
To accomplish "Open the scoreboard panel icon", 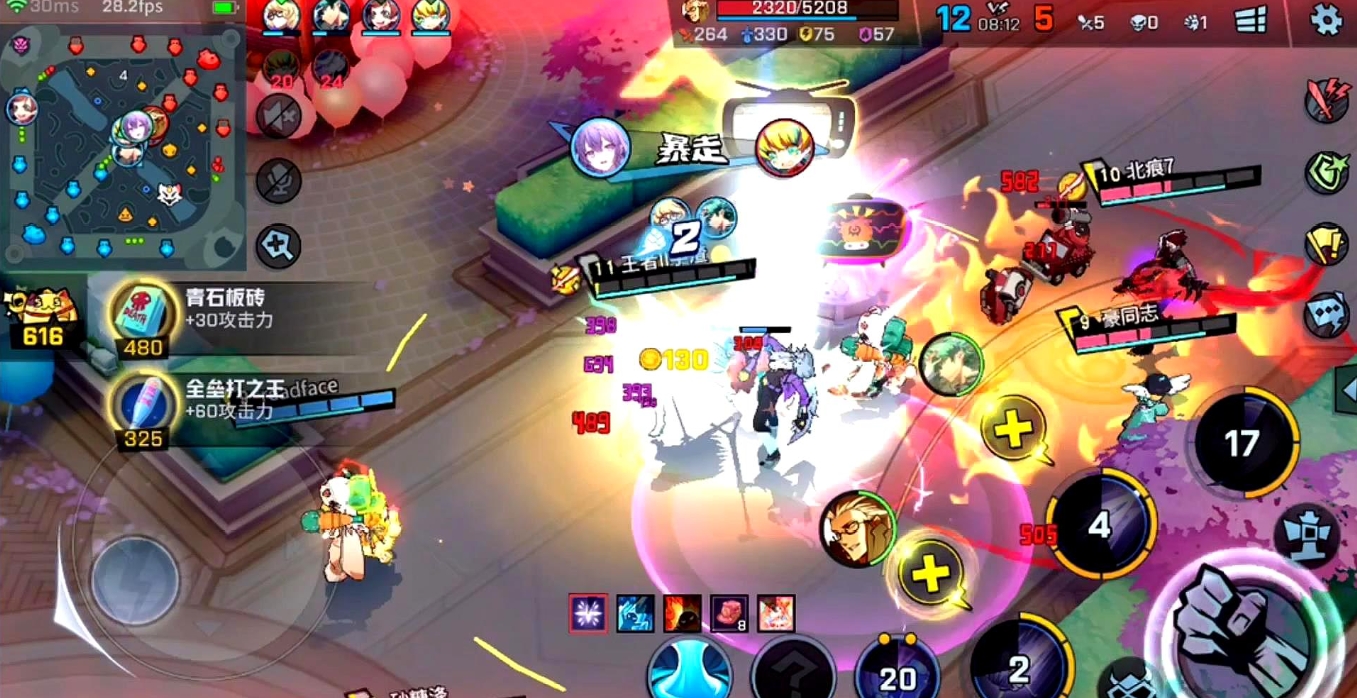I will pyautogui.click(x=1251, y=20).
